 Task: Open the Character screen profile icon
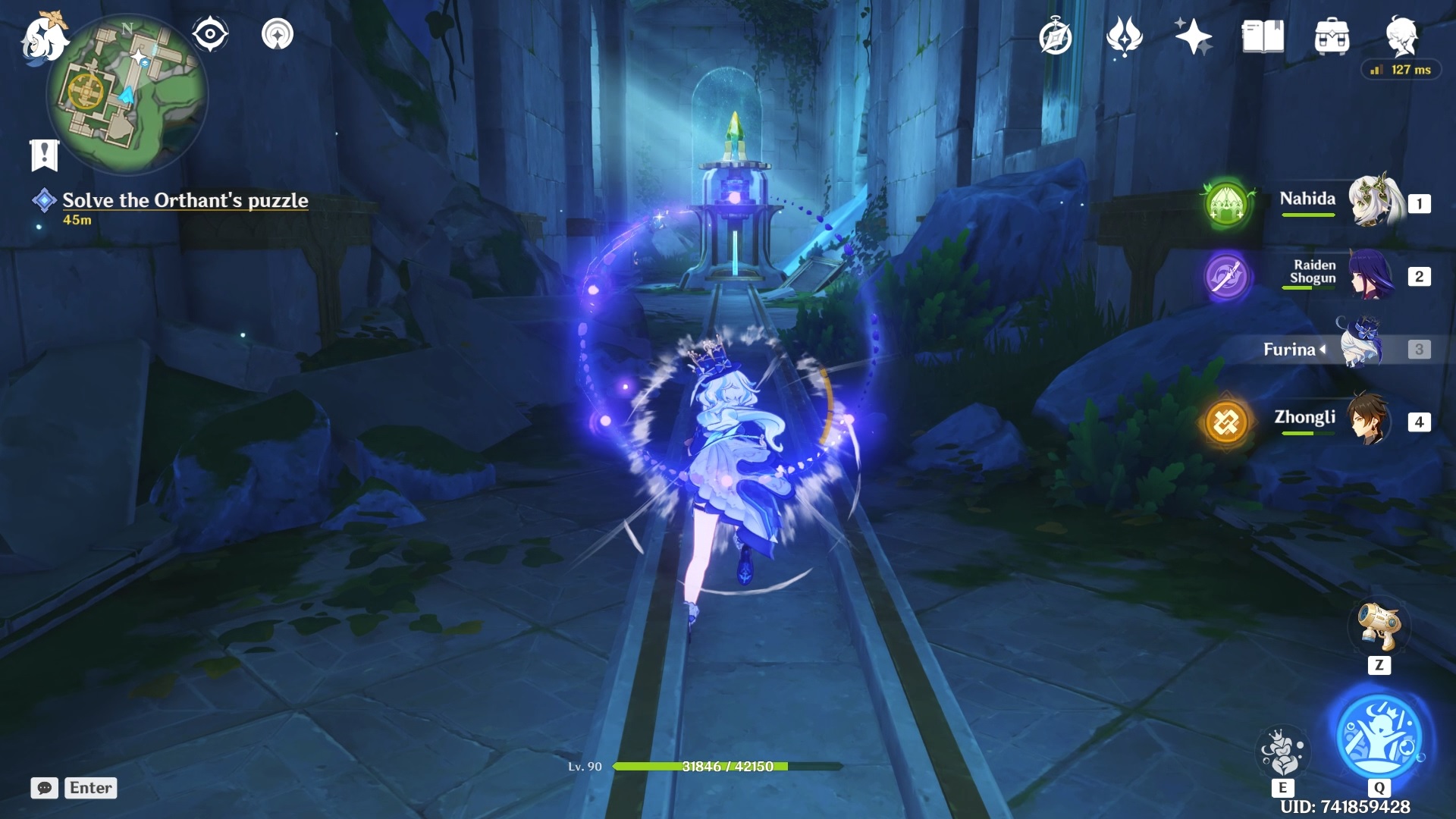(x=1401, y=35)
